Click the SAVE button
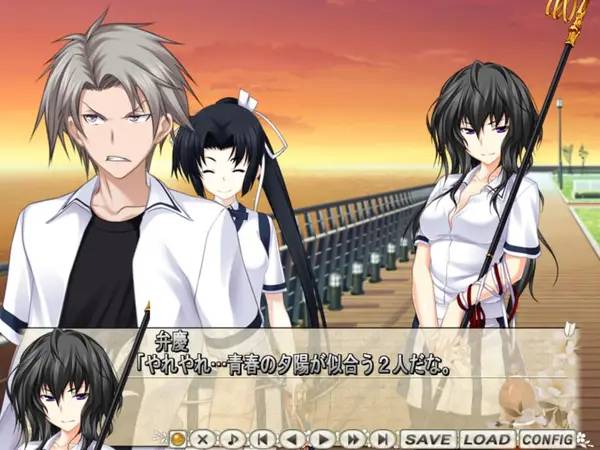Image resolution: width=600 pixels, height=450 pixels. coord(427,439)
